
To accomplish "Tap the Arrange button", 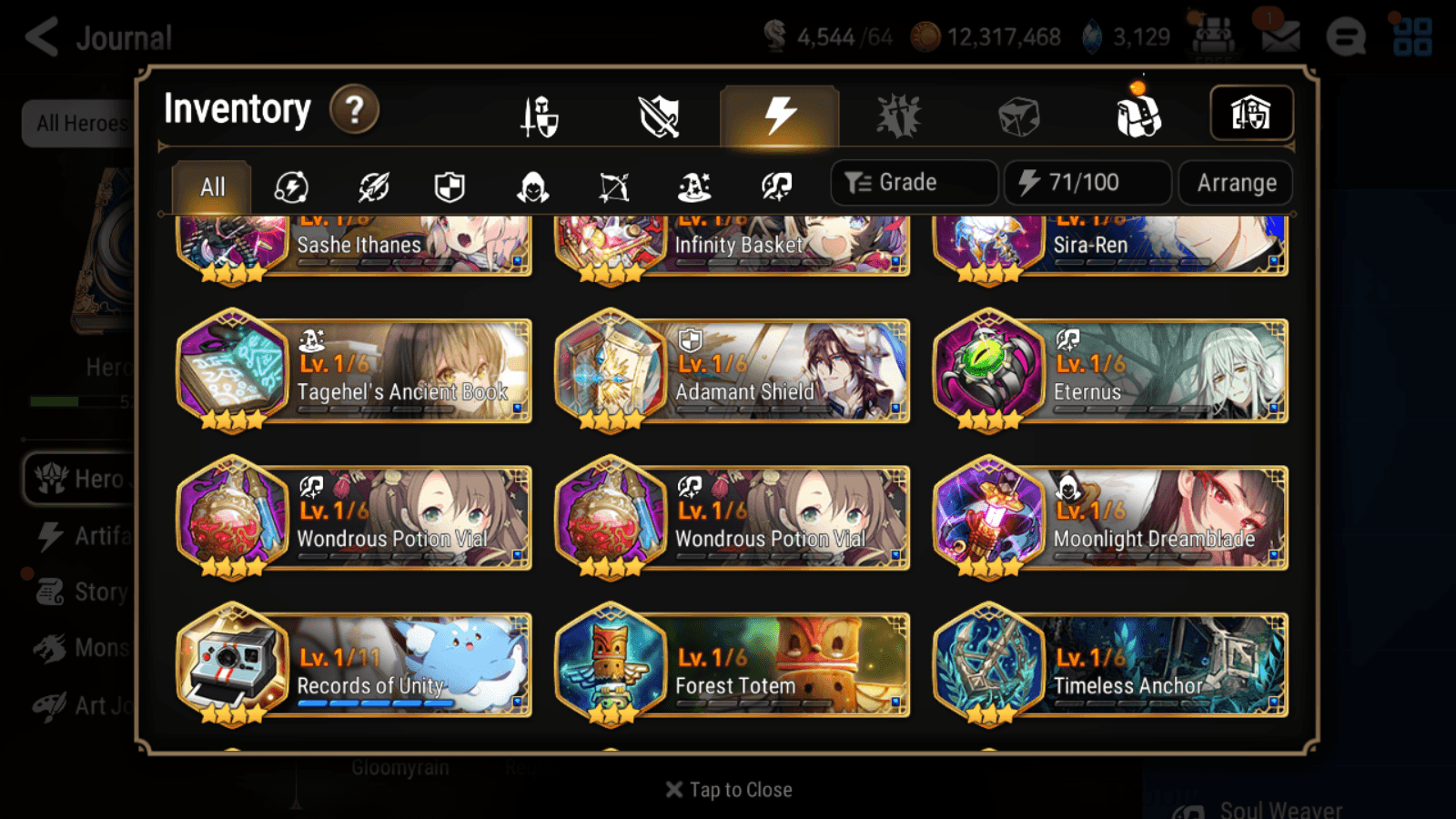I will pos(1234,182).
